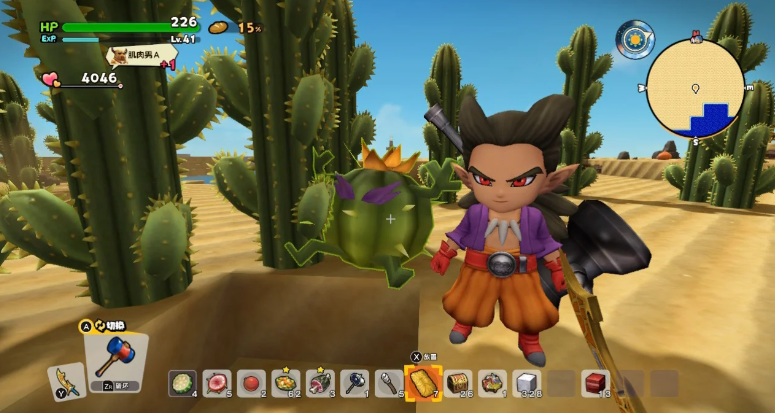
Task: Select the highlighted golden block hotbar slot
Action: point(423,381)
